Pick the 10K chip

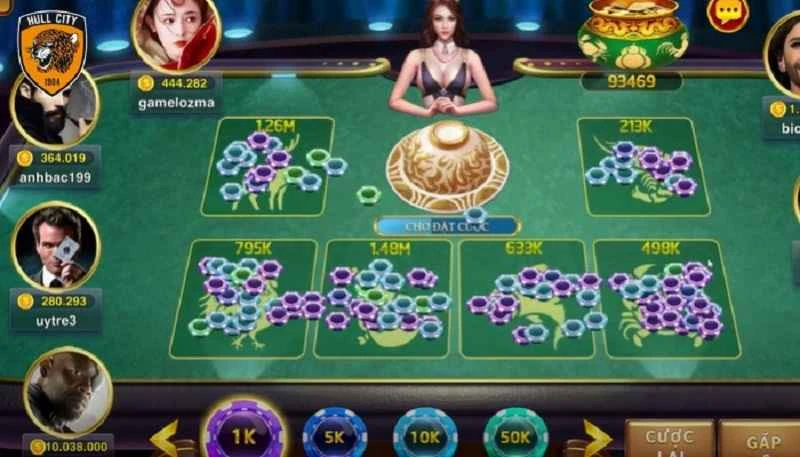click(425, 437)
